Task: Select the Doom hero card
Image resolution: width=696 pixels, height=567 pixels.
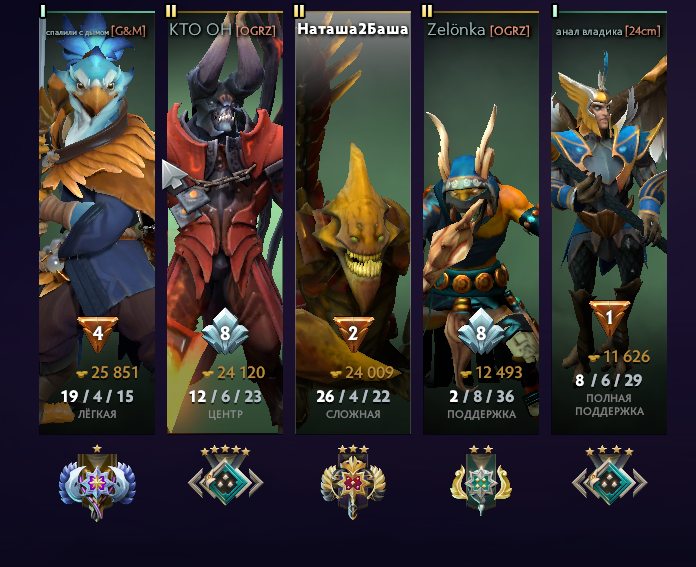Action: click(225, 200)
